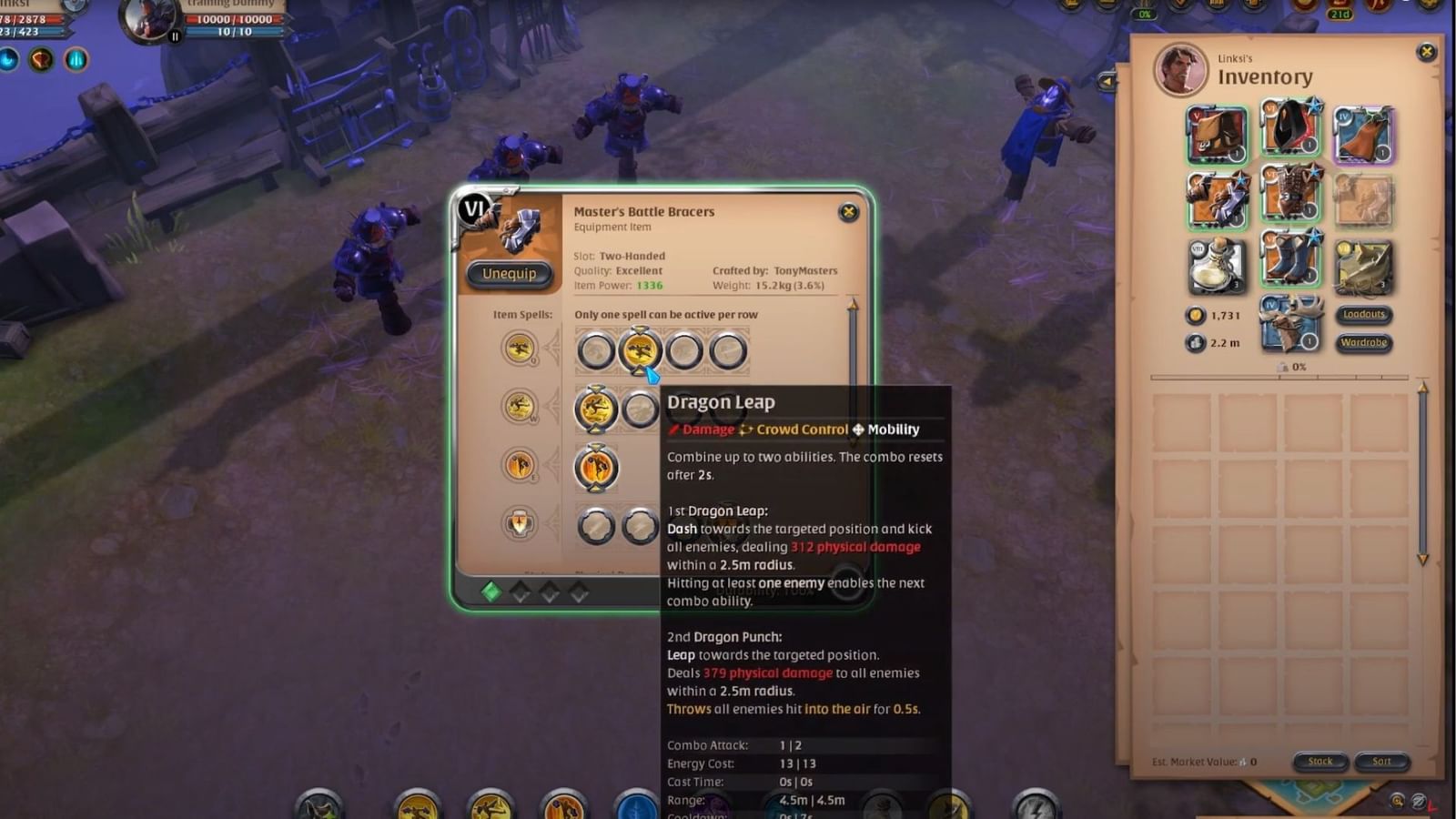Select the training dummy portrait
The image size is (1456, 819).
pyautogui.click(x=148, y=20)
